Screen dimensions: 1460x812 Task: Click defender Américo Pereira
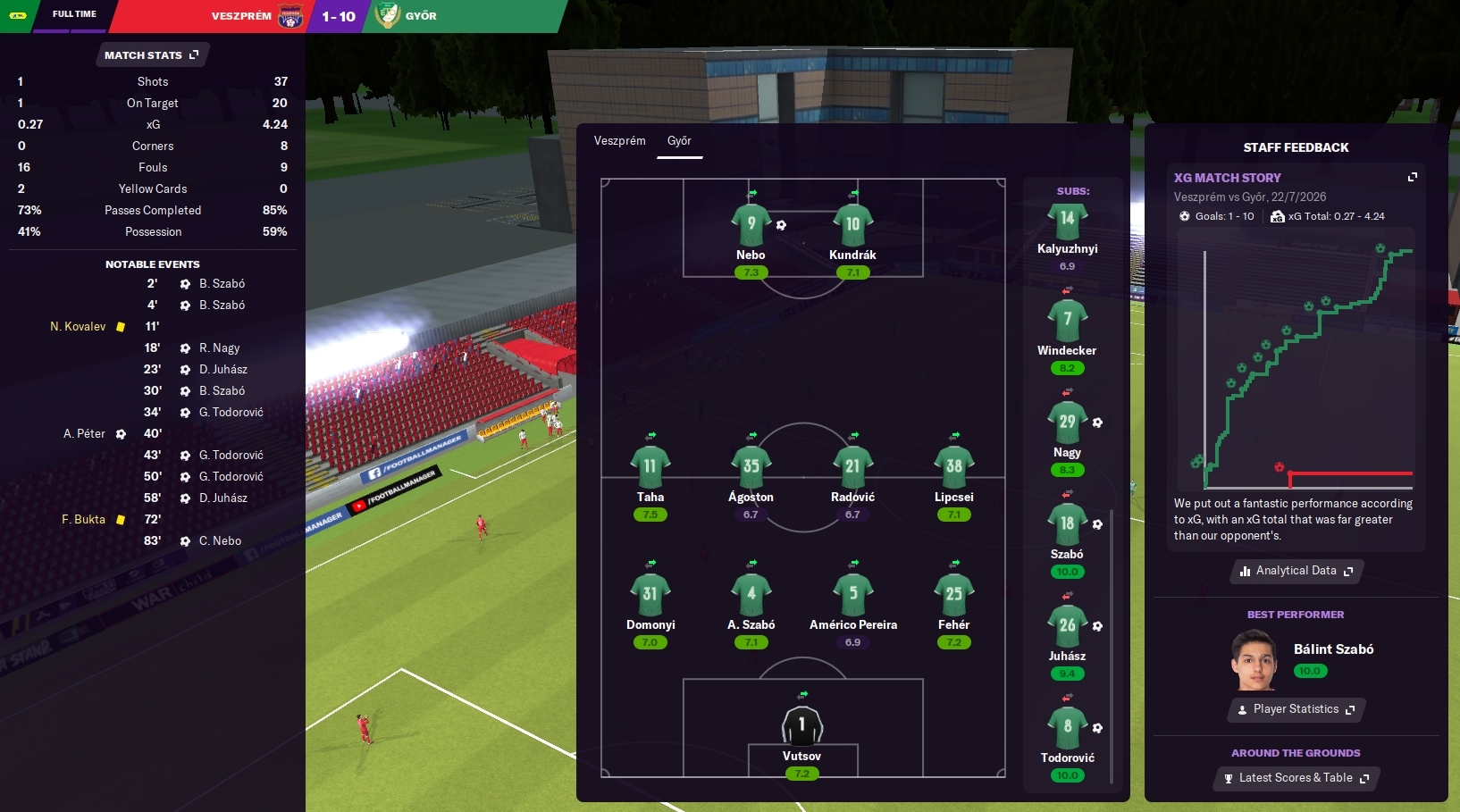[x=852, y=595]
